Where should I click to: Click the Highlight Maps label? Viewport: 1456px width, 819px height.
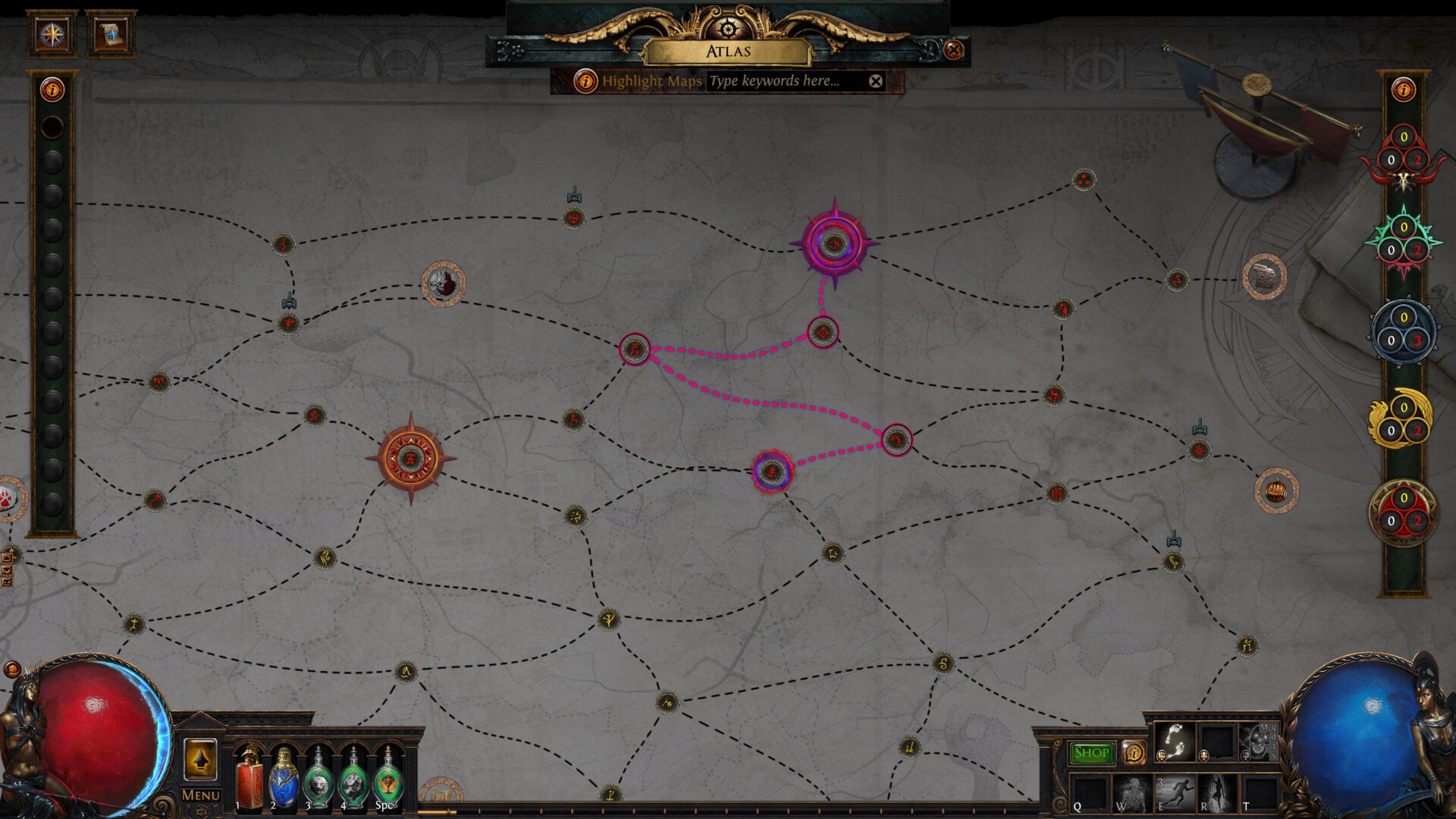pyautogui.click(x=652, y=81)
